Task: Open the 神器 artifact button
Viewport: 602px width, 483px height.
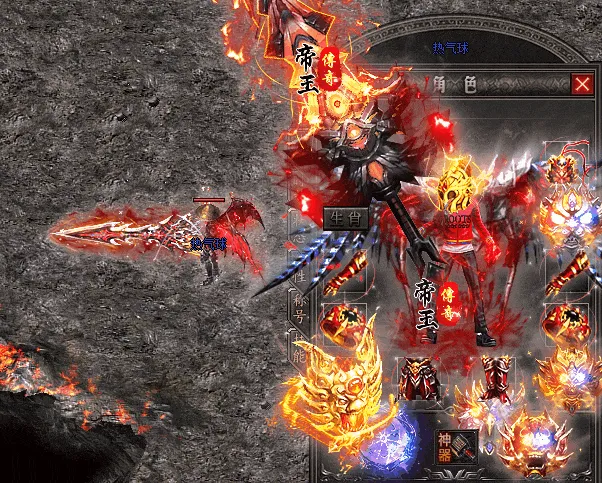Action: click(x=446, y=440)
